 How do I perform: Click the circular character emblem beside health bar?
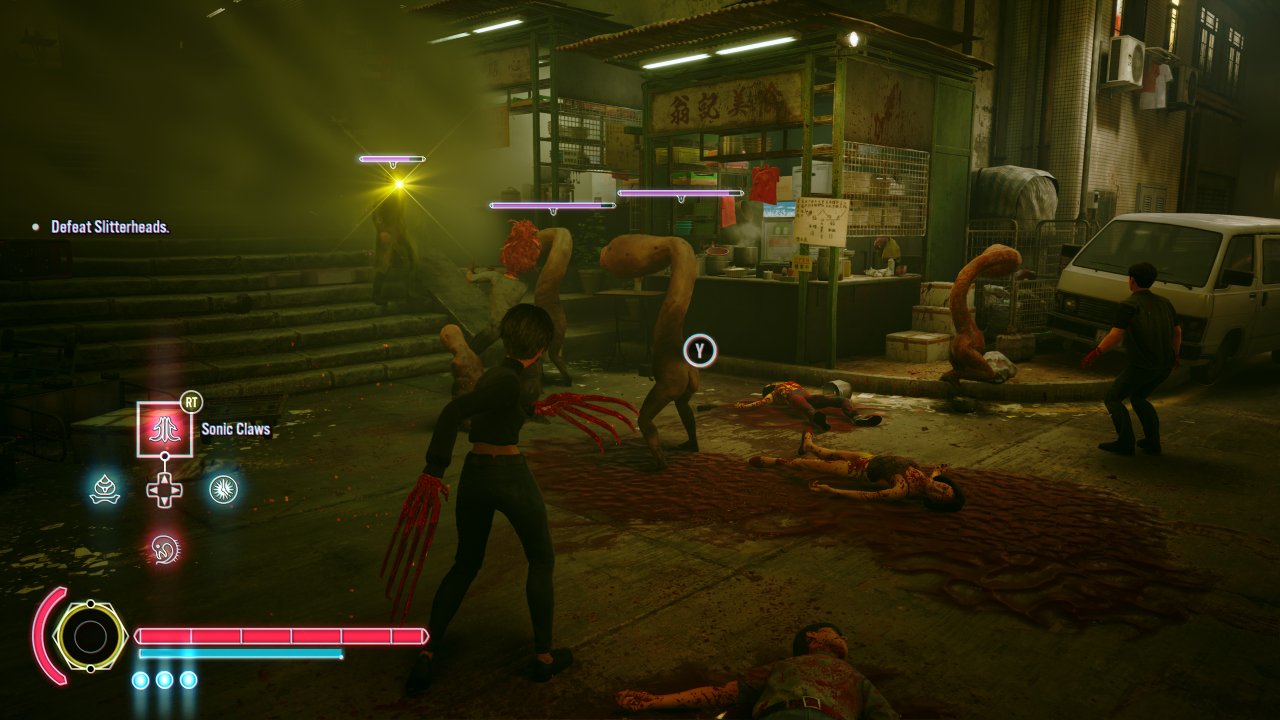90,636
